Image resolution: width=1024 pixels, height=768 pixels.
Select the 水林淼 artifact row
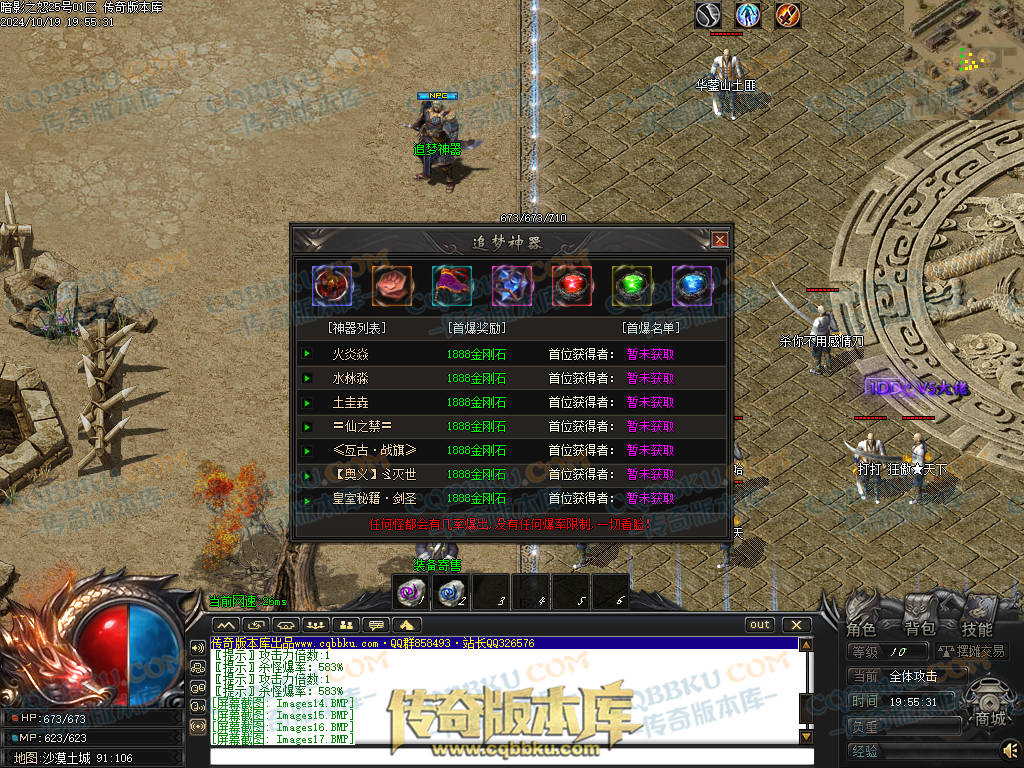click(350, 378)
